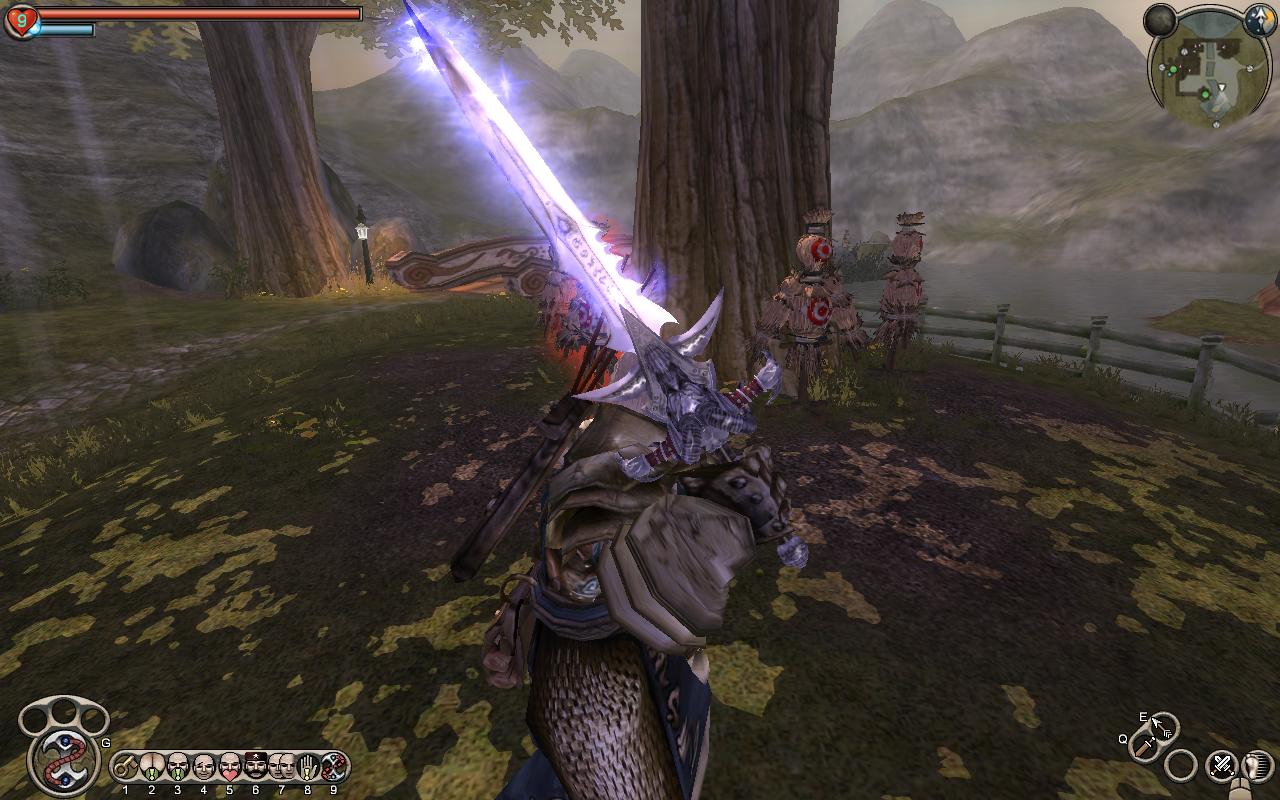Viewport: 1280px width, 800px height.
Task: Use the open hand gesture slot
Action: coord(308,767)
